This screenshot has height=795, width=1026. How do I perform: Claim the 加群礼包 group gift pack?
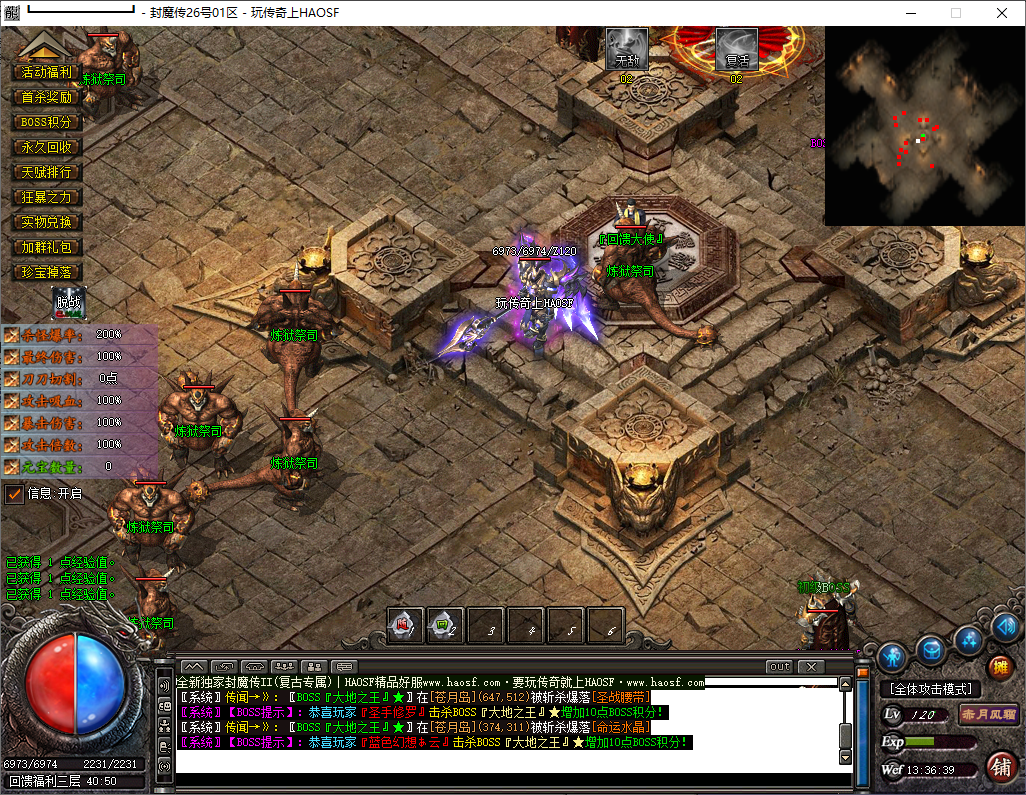click(x=47, y=247)
